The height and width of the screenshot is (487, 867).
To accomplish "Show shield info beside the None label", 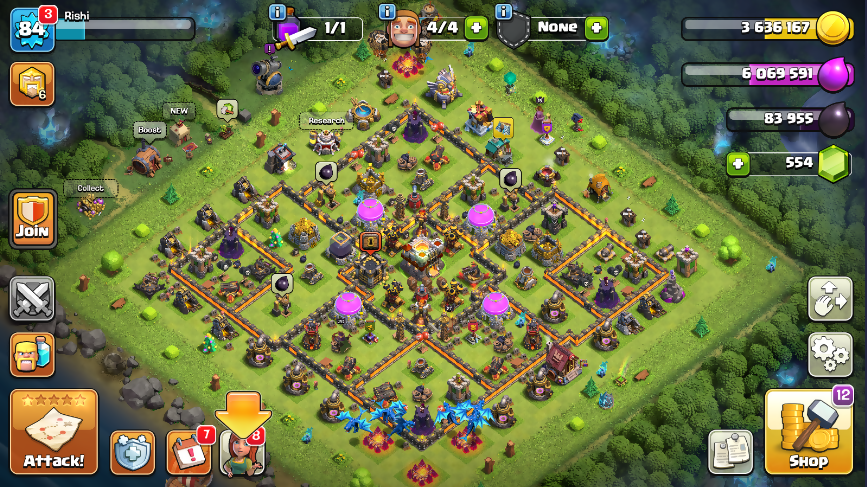I will coord(504,12).
